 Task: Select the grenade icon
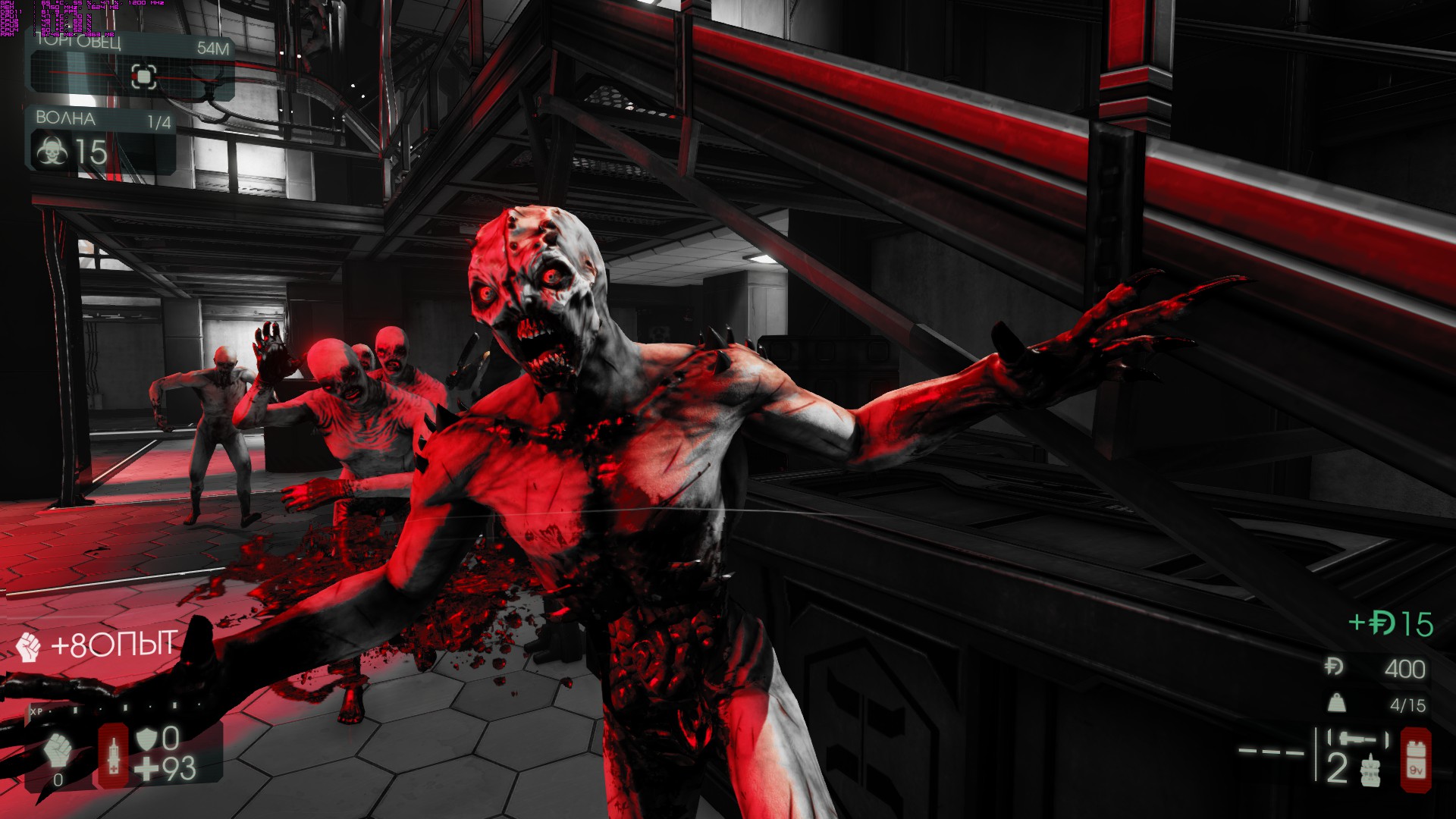[x=1370, y=771]
